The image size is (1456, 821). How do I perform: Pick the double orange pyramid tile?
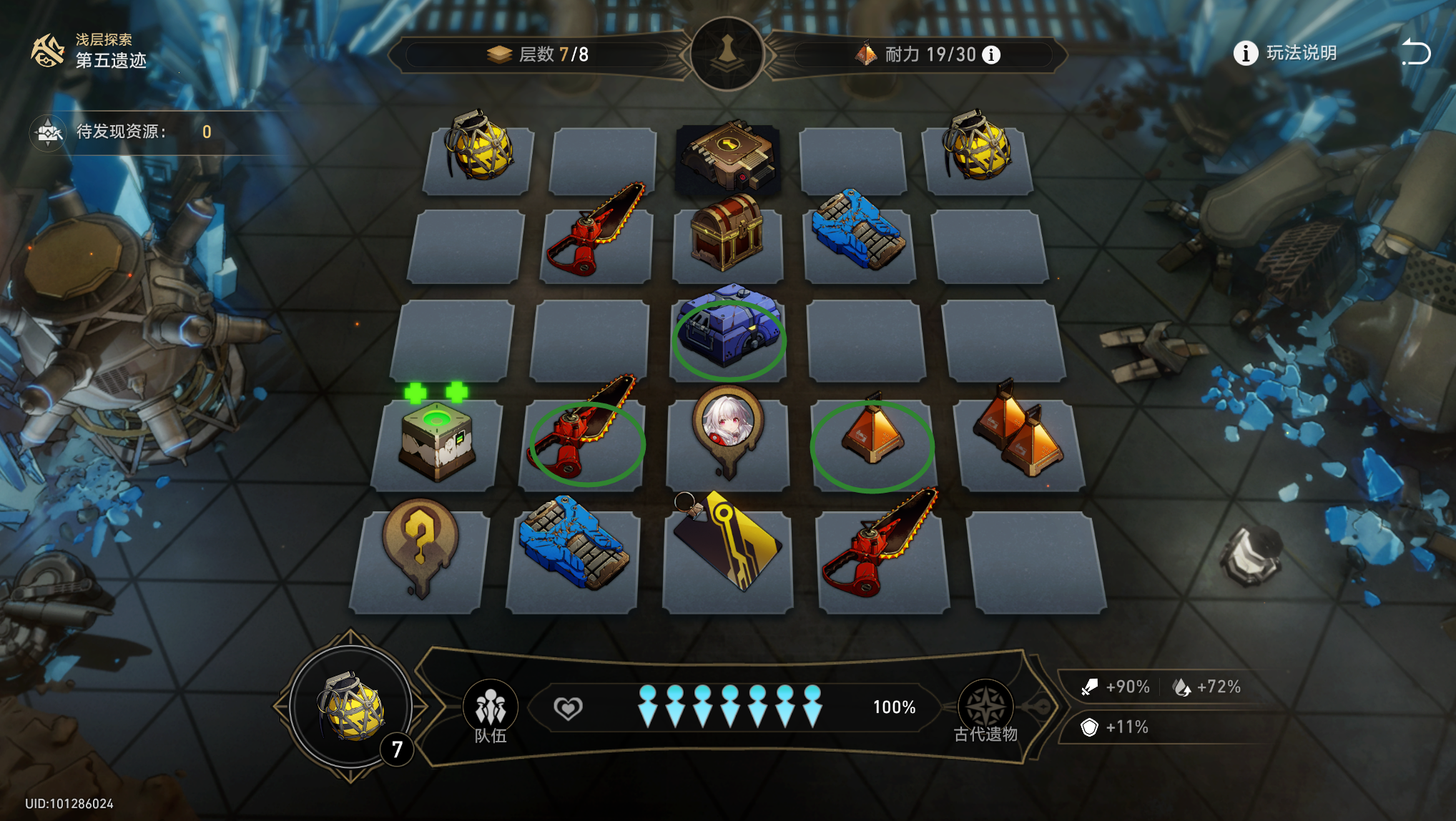click(1019, 433)
